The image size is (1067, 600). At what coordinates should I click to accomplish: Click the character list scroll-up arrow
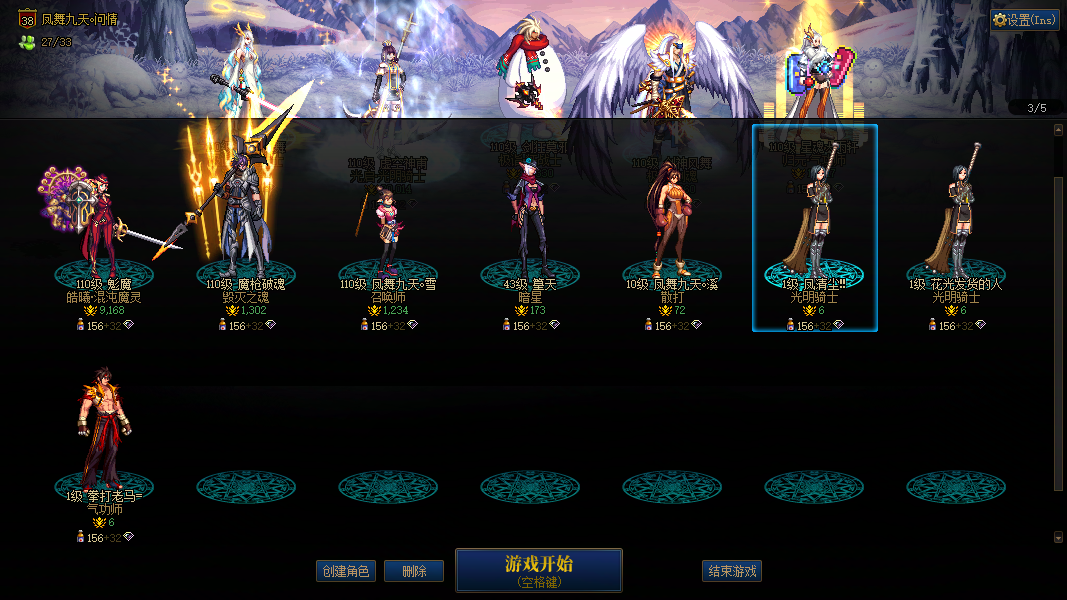click(x=1059, y=130)
